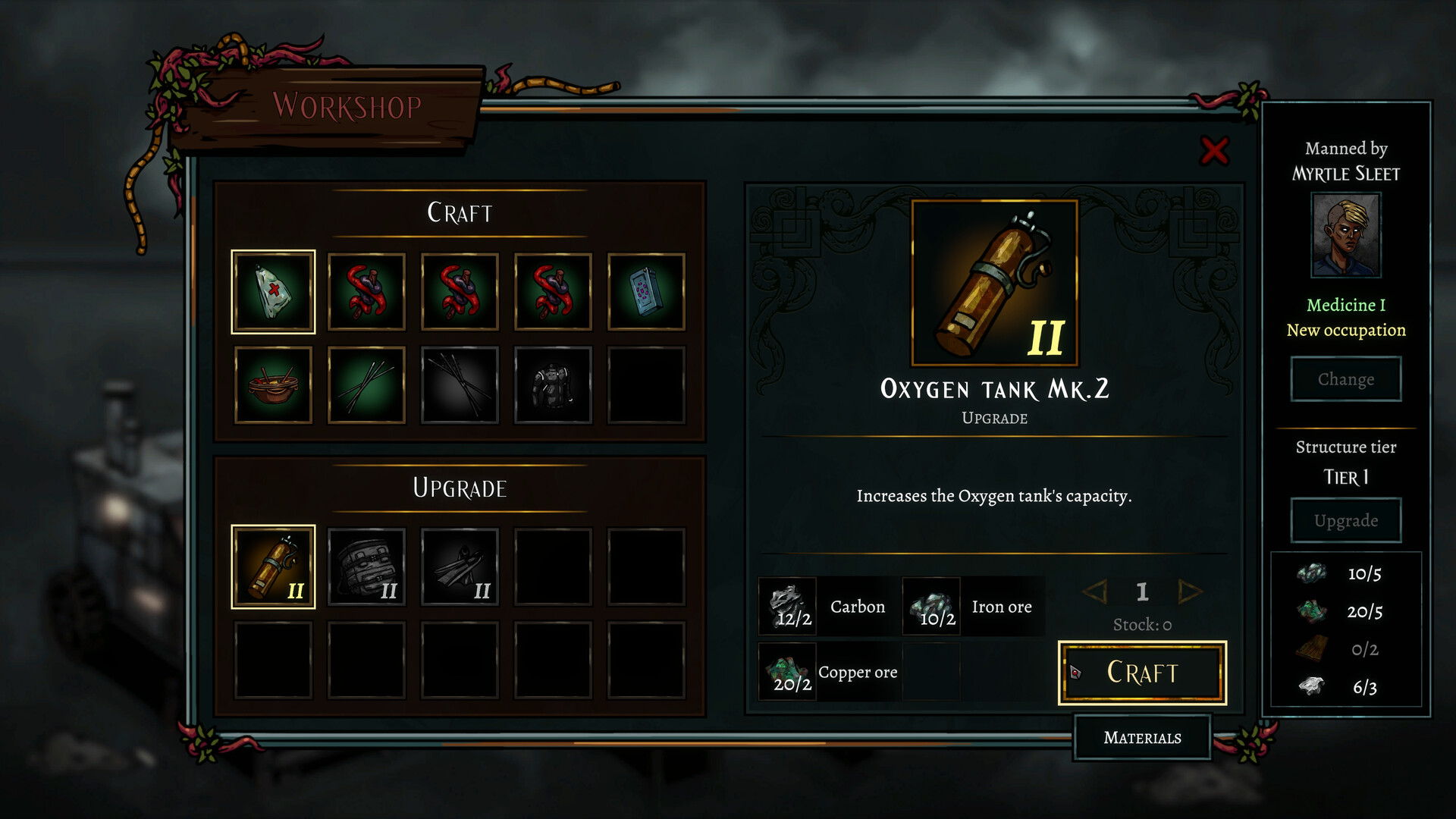Close the Workshop window with the red X
Image resolution: width=1456 pixels, height=819 pixels.
[x=1214, y=151]
